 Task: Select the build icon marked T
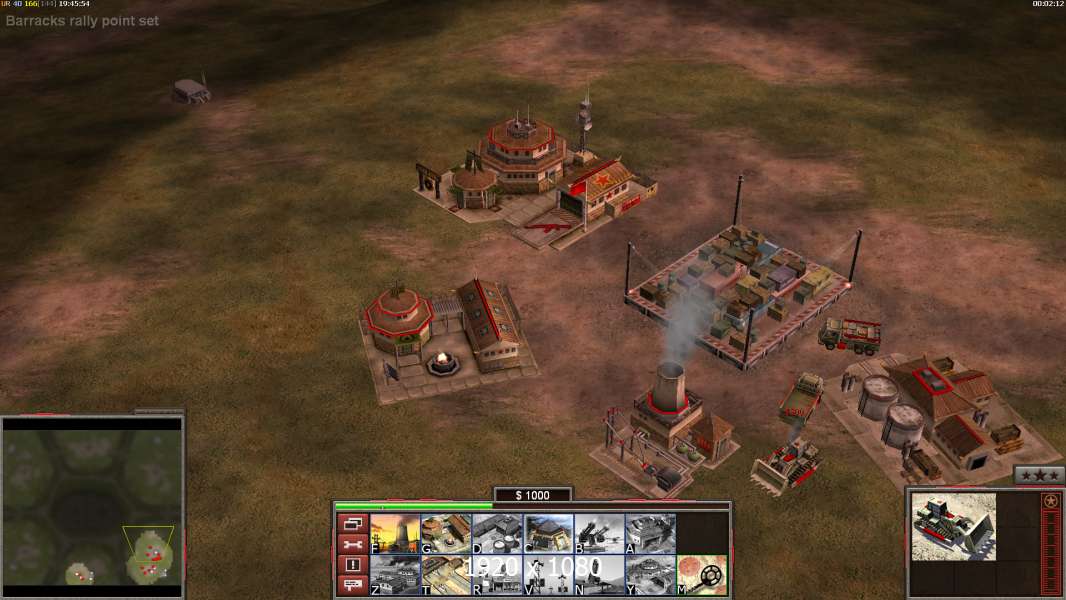pos(446,575)
